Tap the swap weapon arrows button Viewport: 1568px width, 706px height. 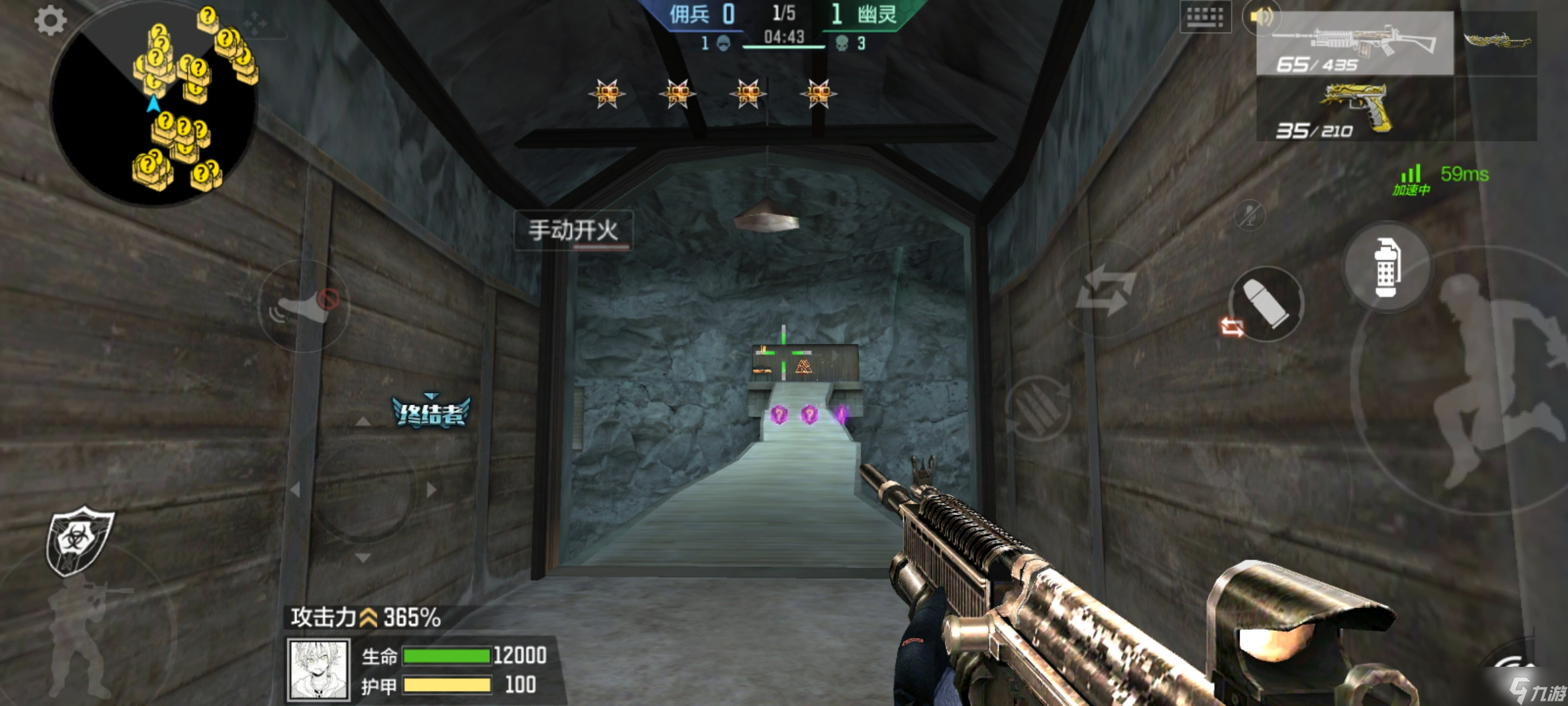1105,290
